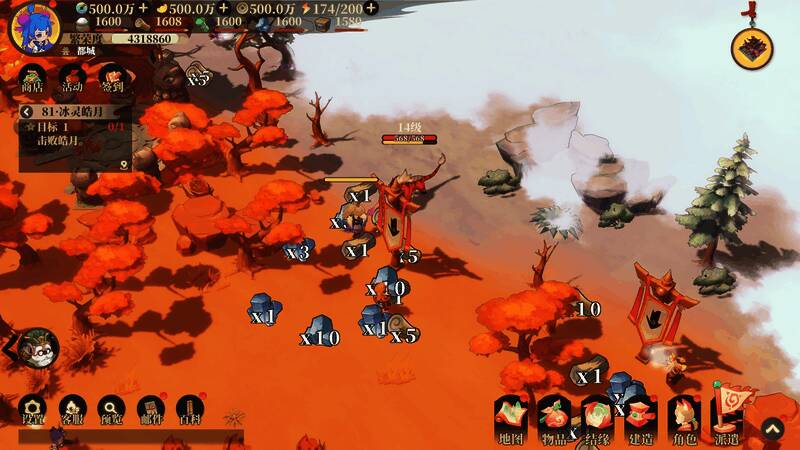Open the 建造 build menu
This screenshot has width=800, height=450.
(640, 419)
